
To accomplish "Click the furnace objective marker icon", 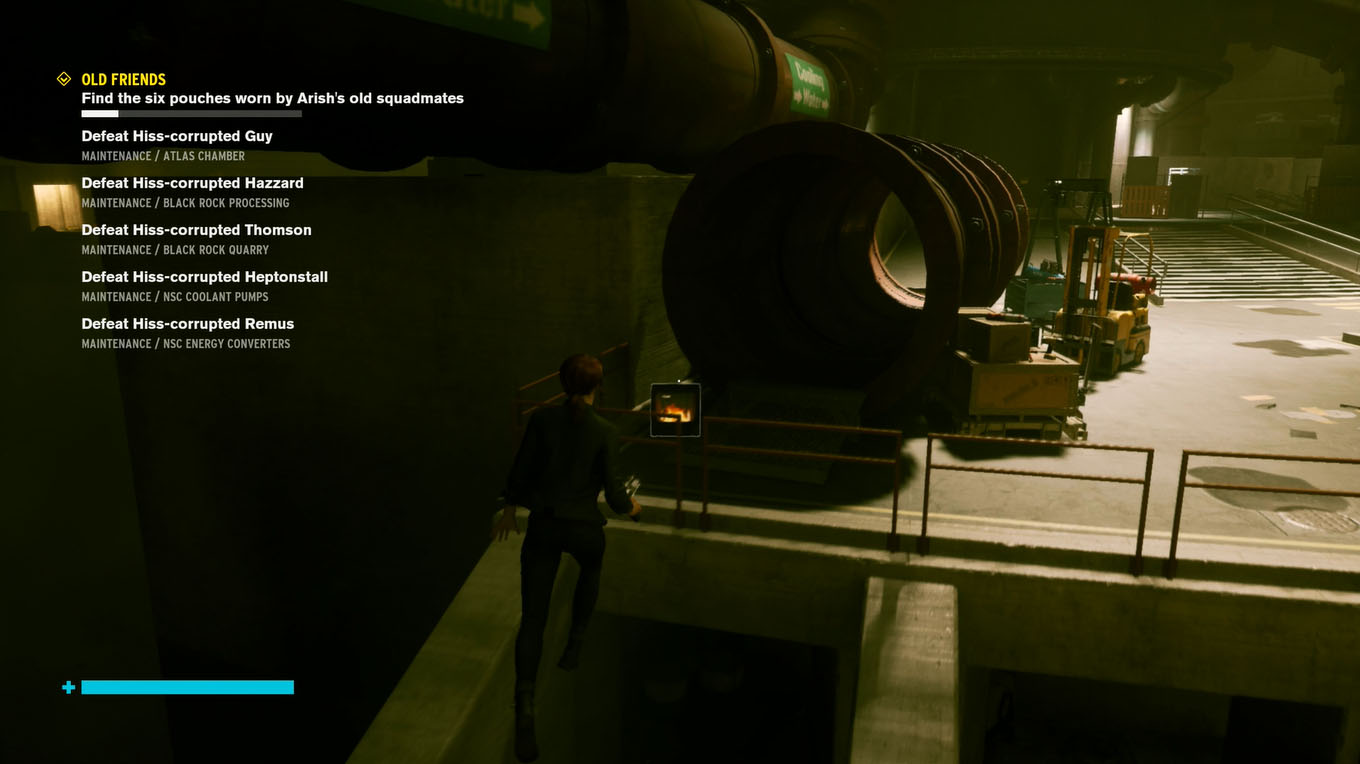I will (675, 410).
